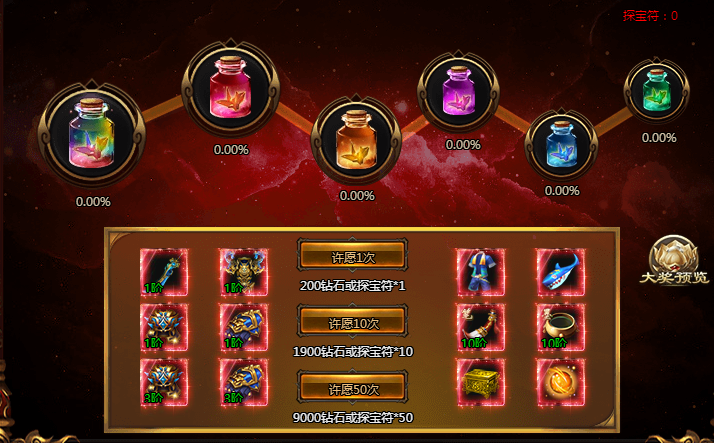Activate the 许愿50次 wish button
714x443 pixels.
353,388
